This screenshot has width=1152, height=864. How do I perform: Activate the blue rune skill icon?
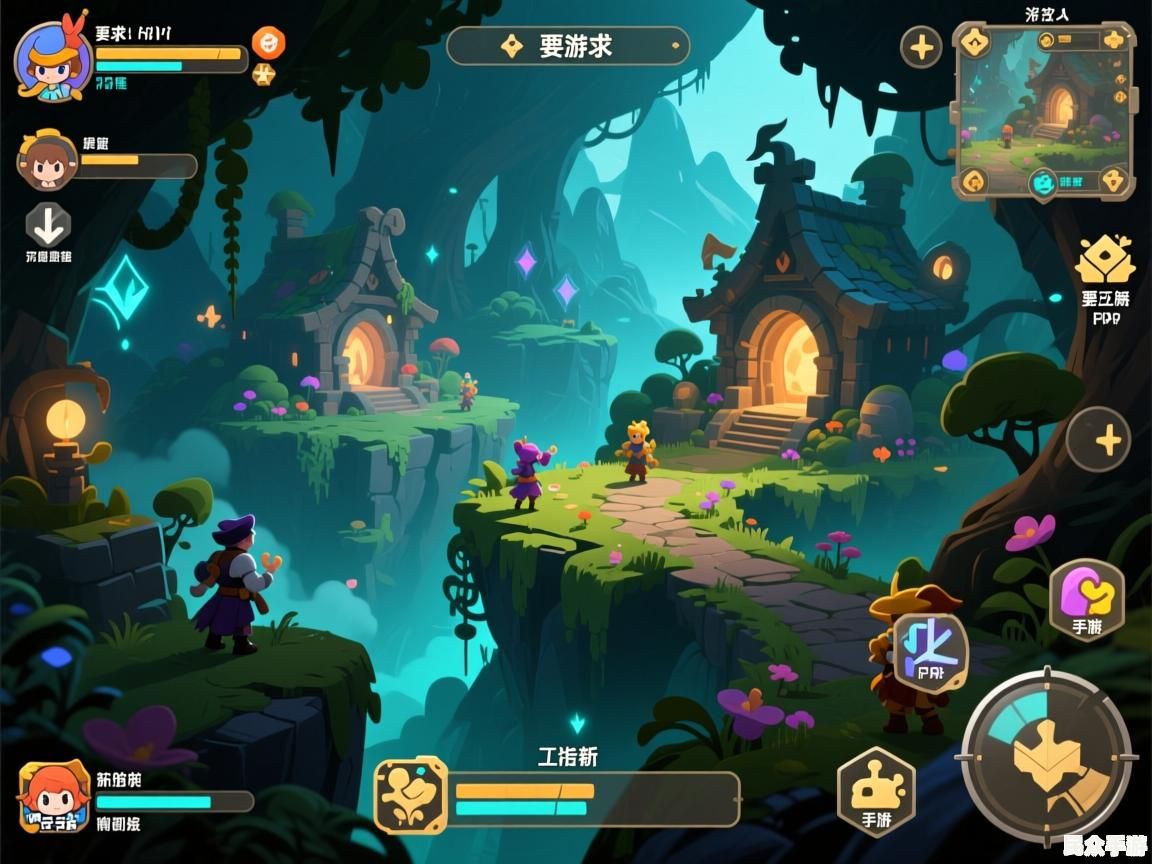click(x=930, y=651)
